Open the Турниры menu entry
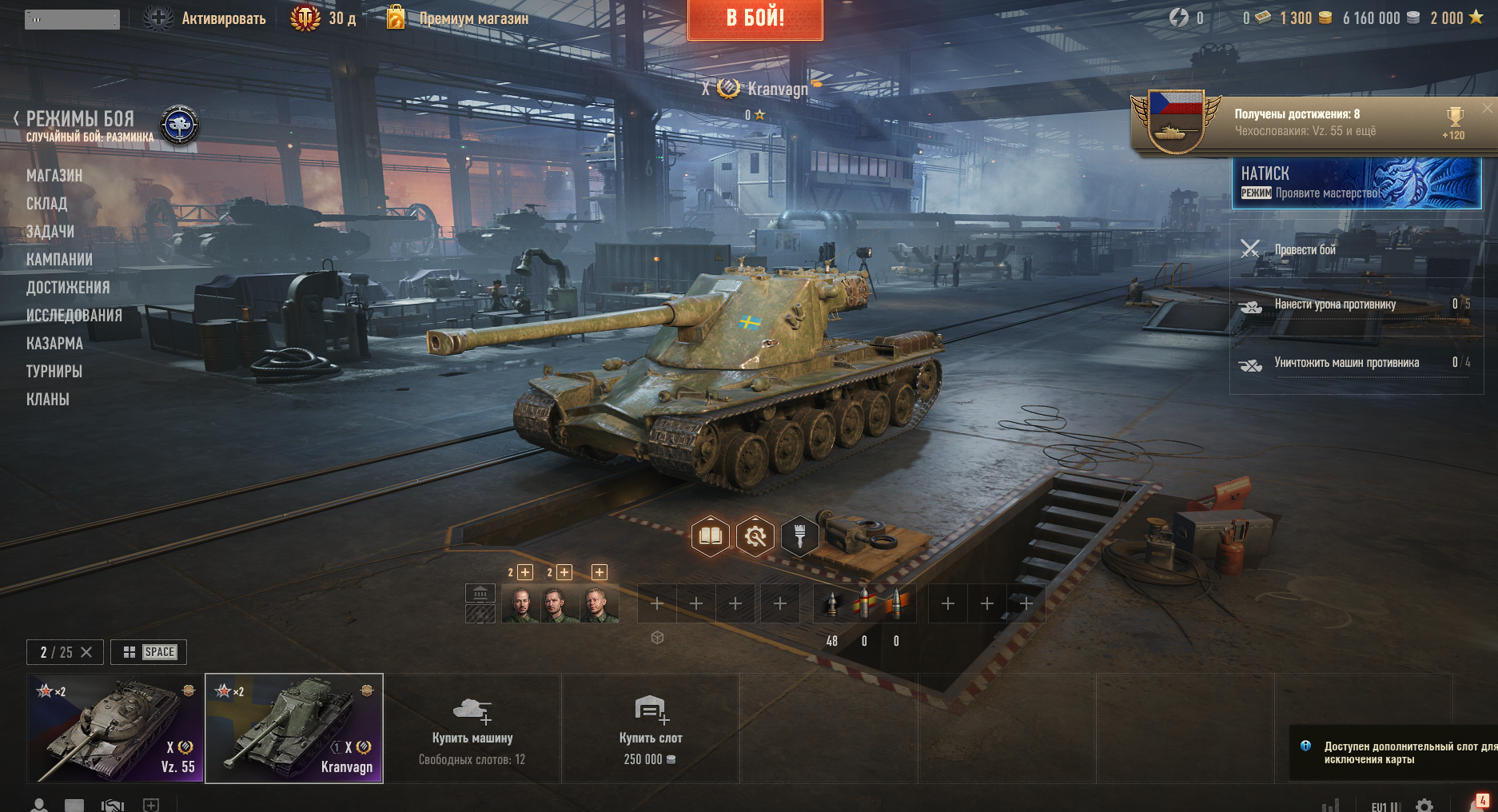Viewport: 1498px width, 812px height. [x=54, y=372]
